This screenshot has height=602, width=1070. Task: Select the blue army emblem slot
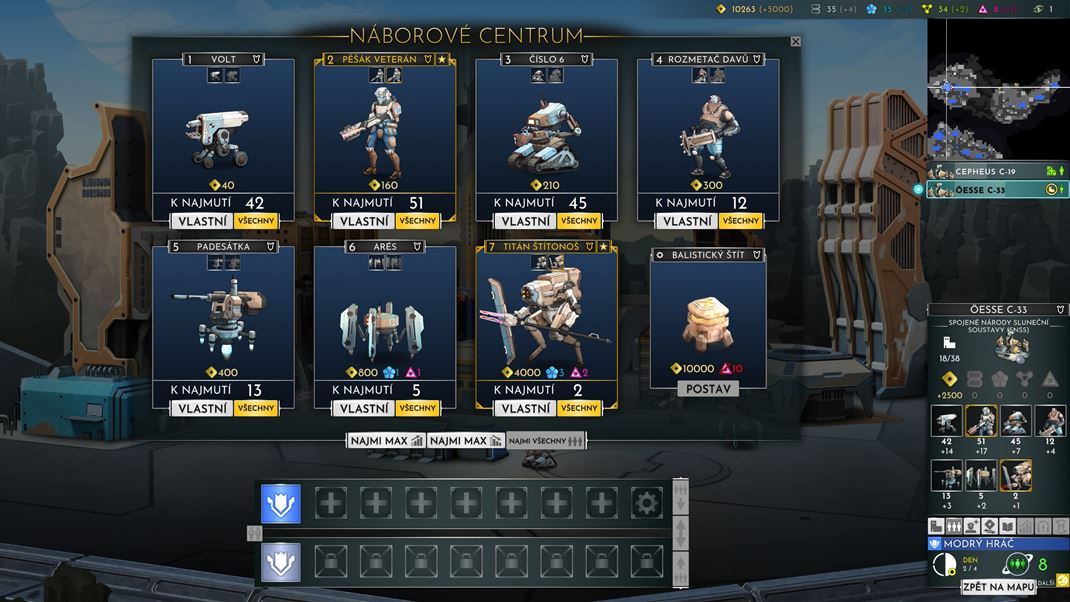(281, 503)
